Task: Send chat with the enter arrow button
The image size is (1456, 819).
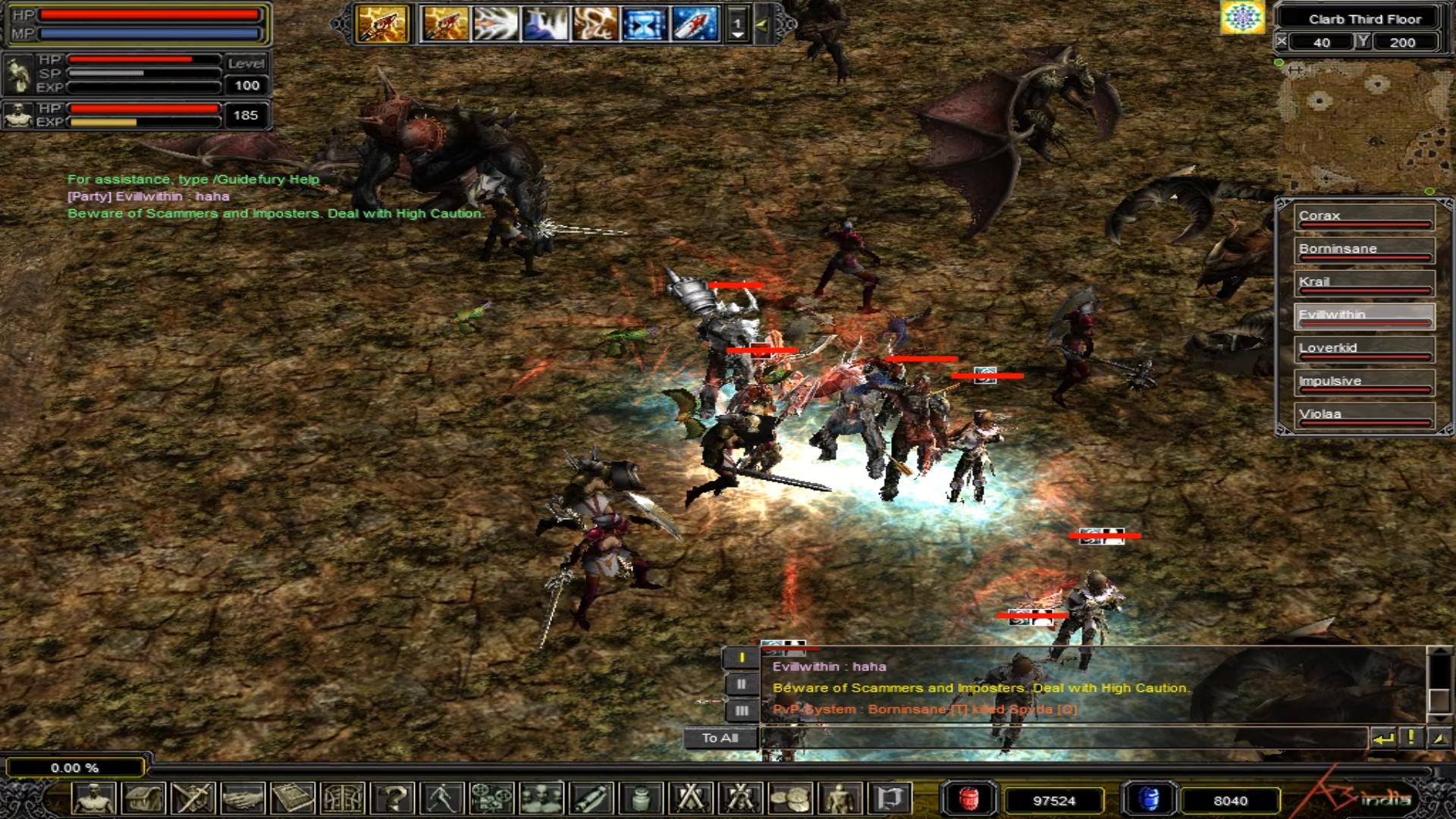Action: point(1383,738)
